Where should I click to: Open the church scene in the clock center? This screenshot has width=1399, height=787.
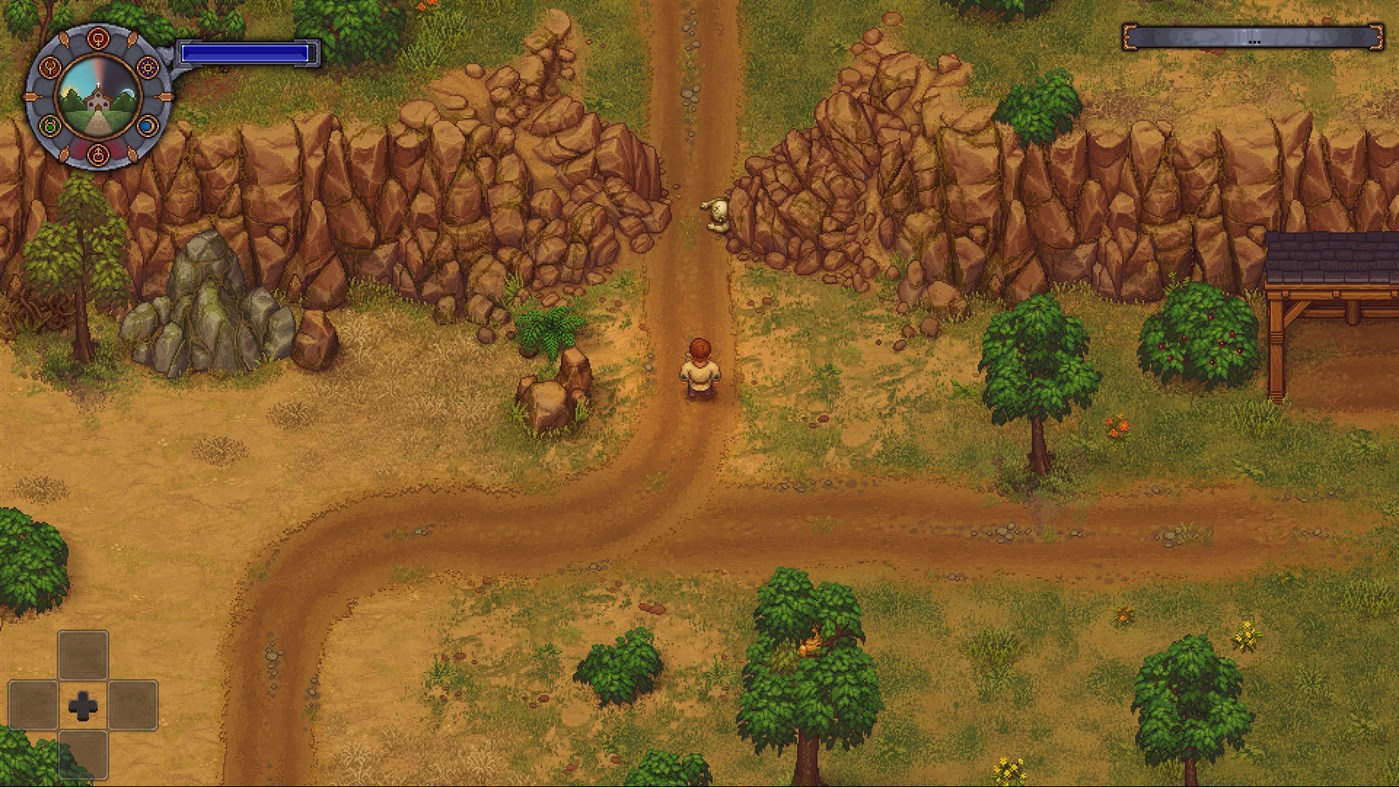click(x=99, y=101)
